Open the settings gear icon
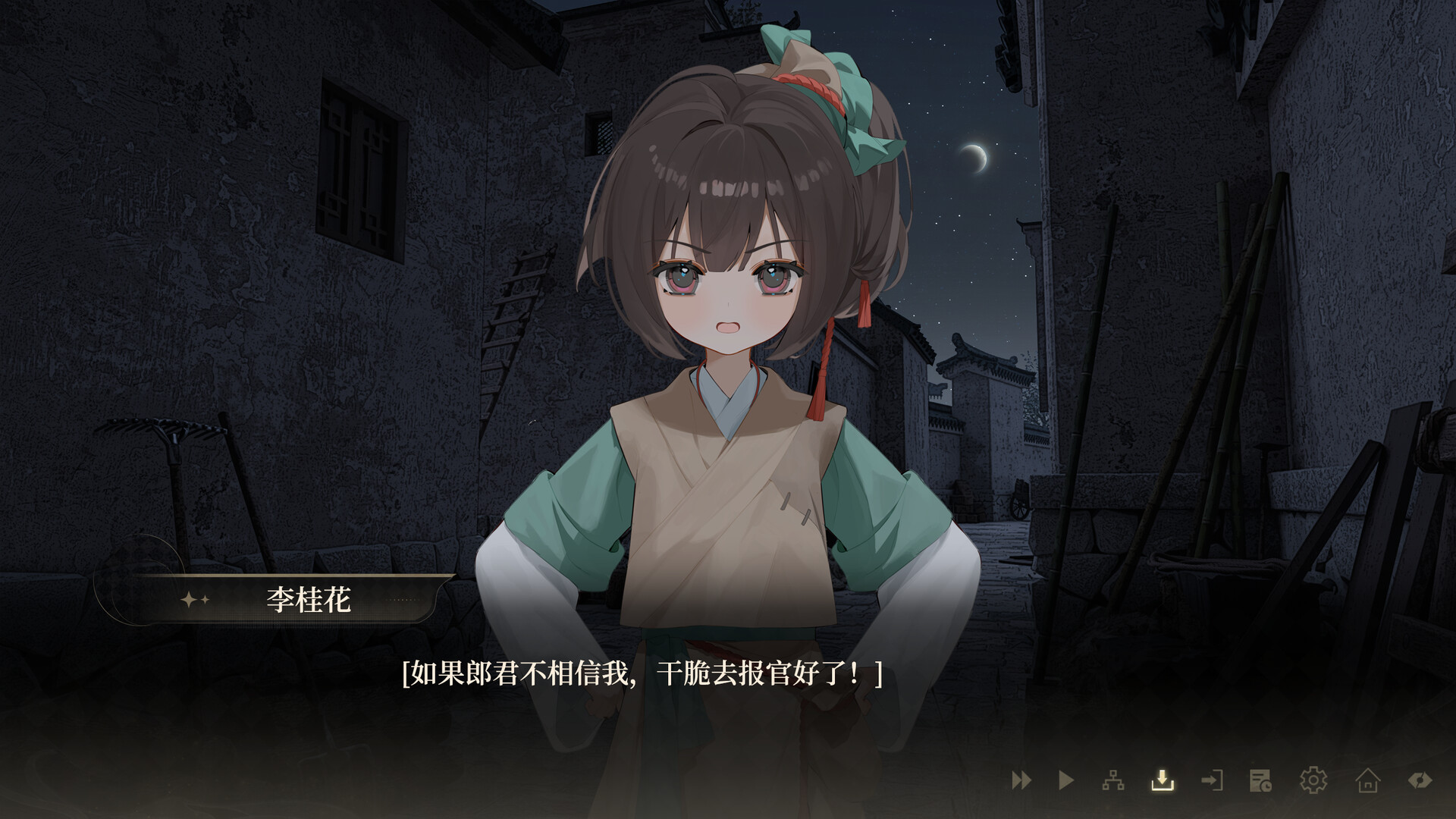Viewport: 1456px width, 819px height. 1313,781
